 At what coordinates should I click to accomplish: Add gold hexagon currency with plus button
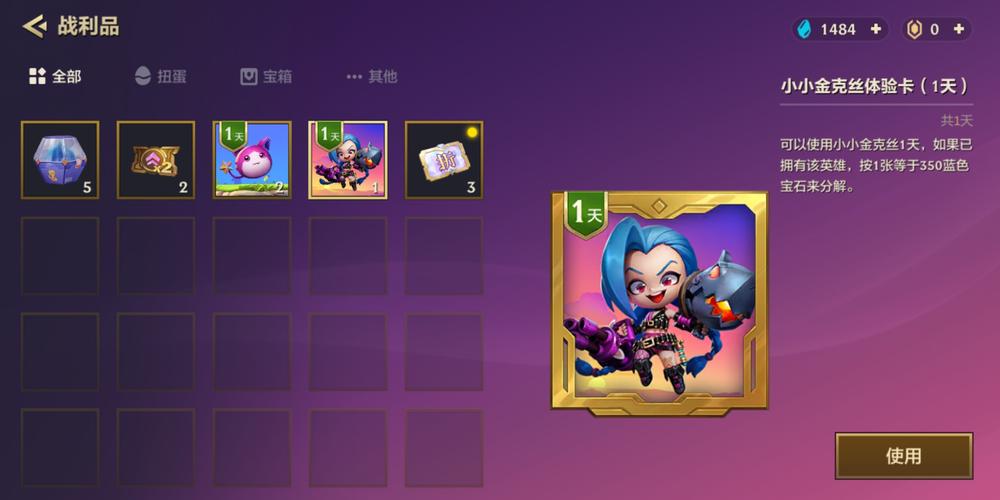959,29
